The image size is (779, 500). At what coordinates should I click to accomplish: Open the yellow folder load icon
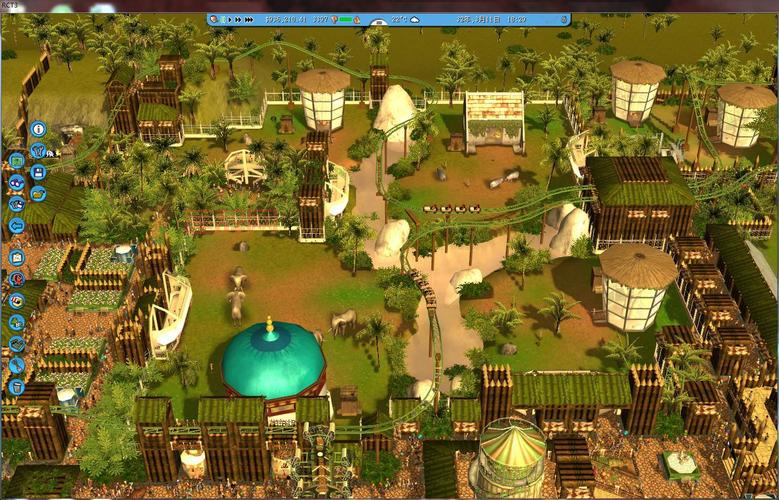pyautogui.click(x=38, y=193)
